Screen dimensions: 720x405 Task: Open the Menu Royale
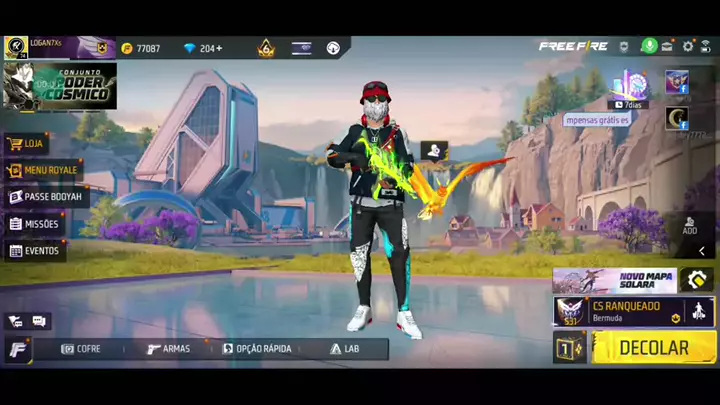(x=44, y=170)
